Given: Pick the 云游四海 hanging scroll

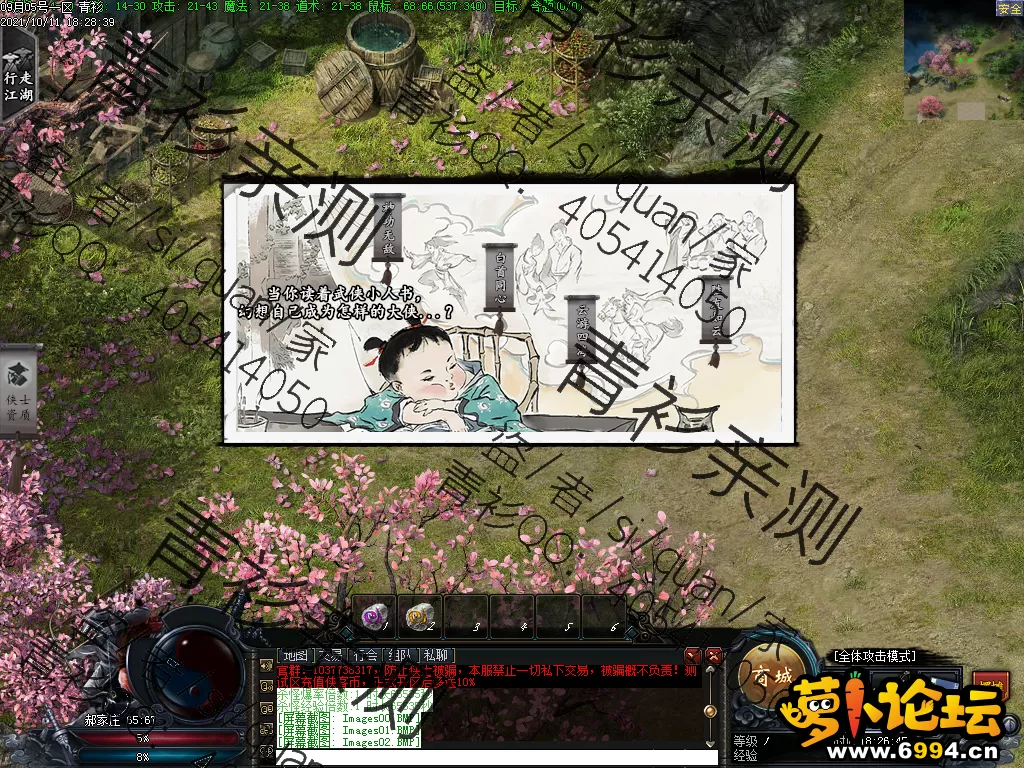Looking at the screenshot, I should pyautogui.click(x=582, y=327).
